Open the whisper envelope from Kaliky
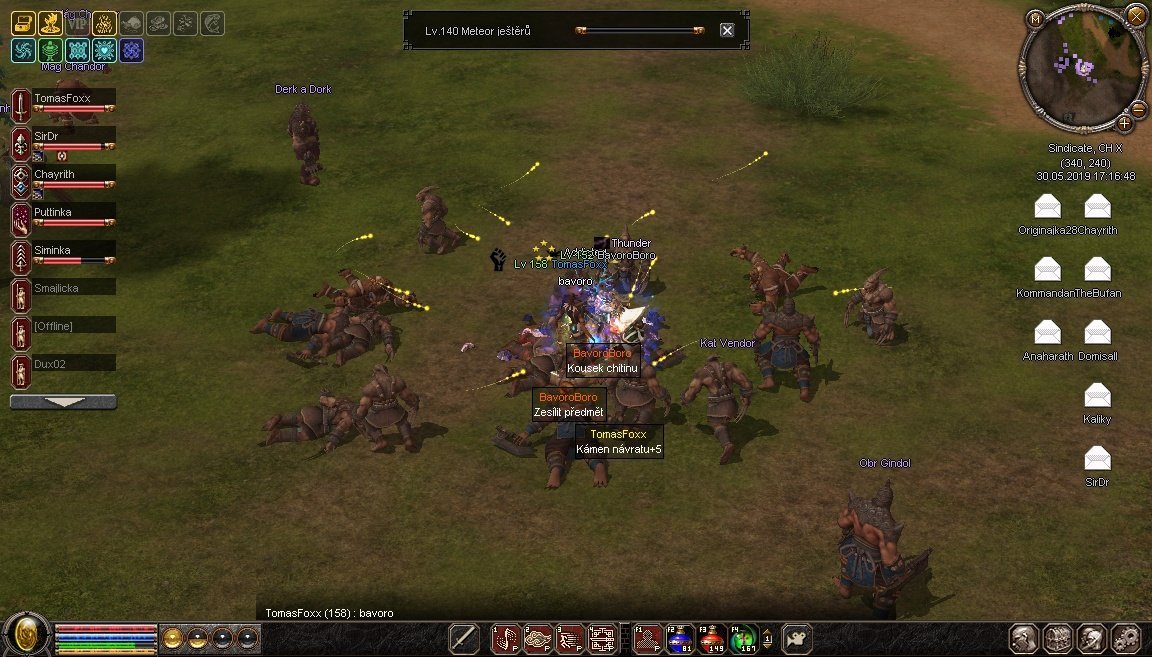Viewport: 1152px width, 657px height. (1097, 395)
